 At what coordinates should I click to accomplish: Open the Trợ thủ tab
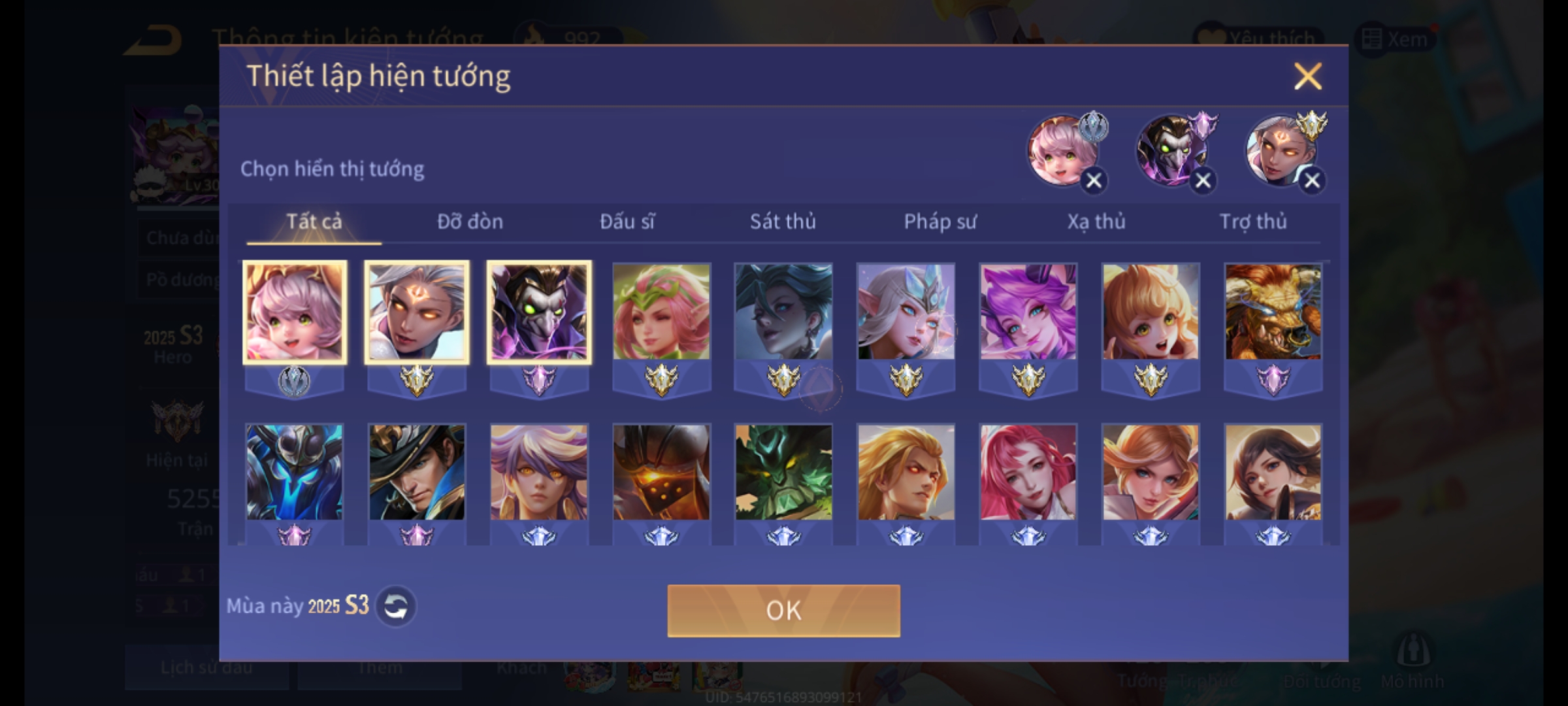[1253, 222]
